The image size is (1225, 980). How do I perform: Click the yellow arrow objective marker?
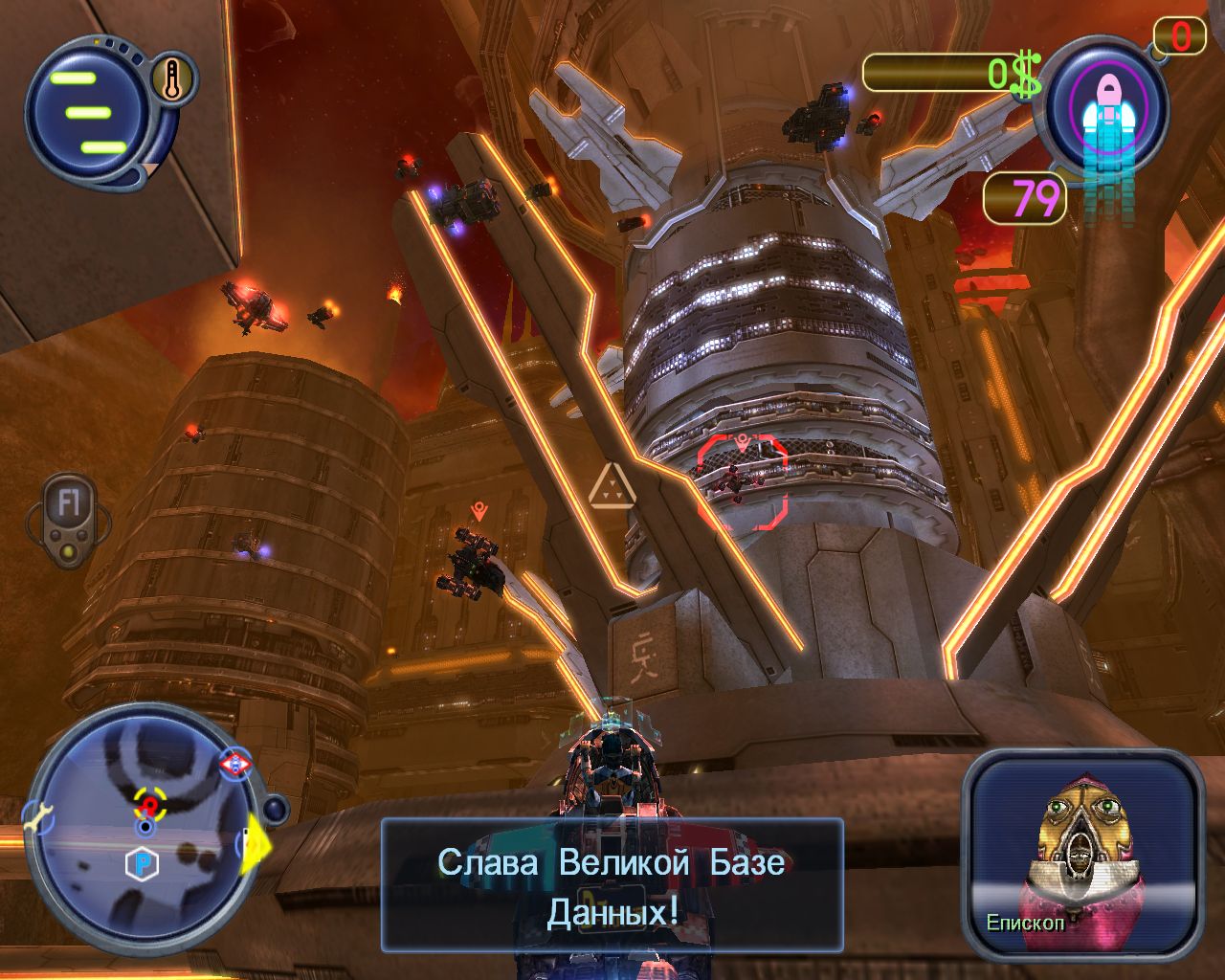[256, 842]
